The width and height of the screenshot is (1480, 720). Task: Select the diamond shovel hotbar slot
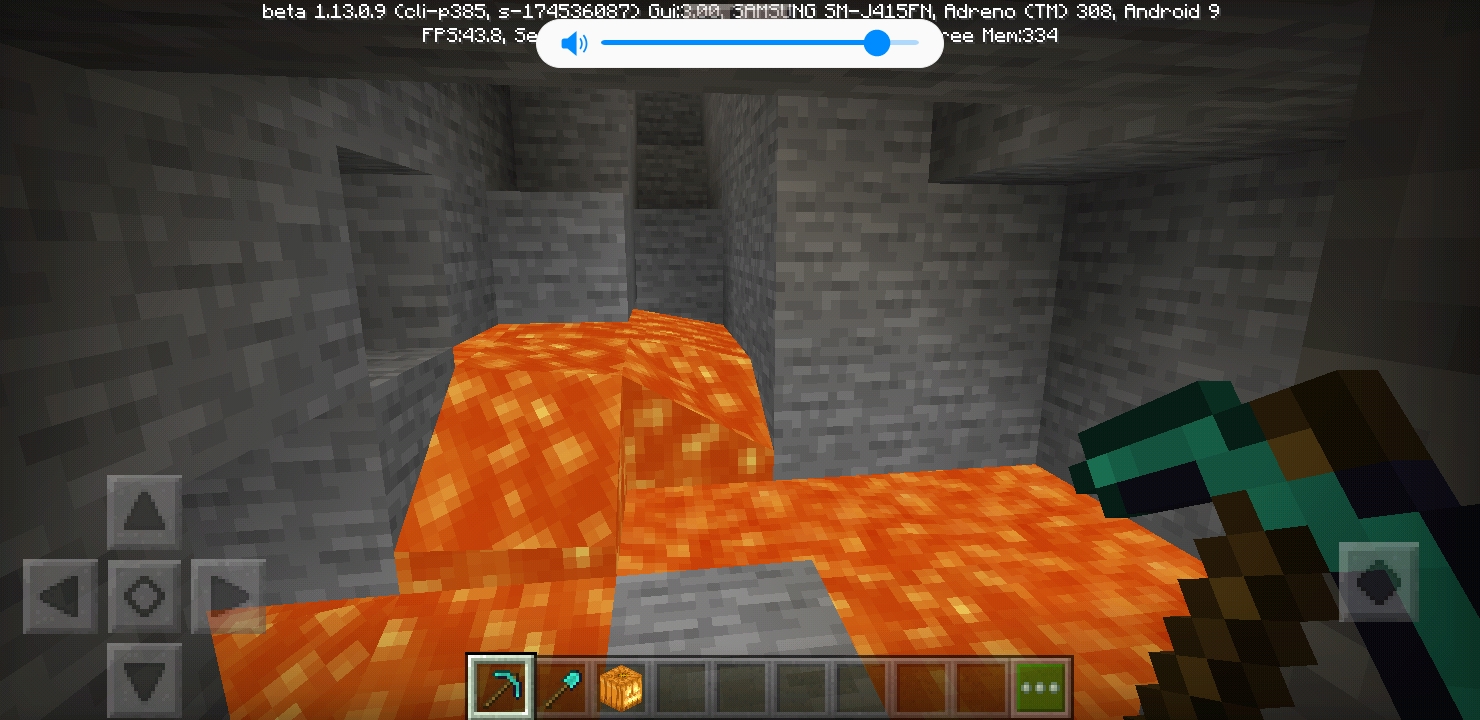(561, 687)
